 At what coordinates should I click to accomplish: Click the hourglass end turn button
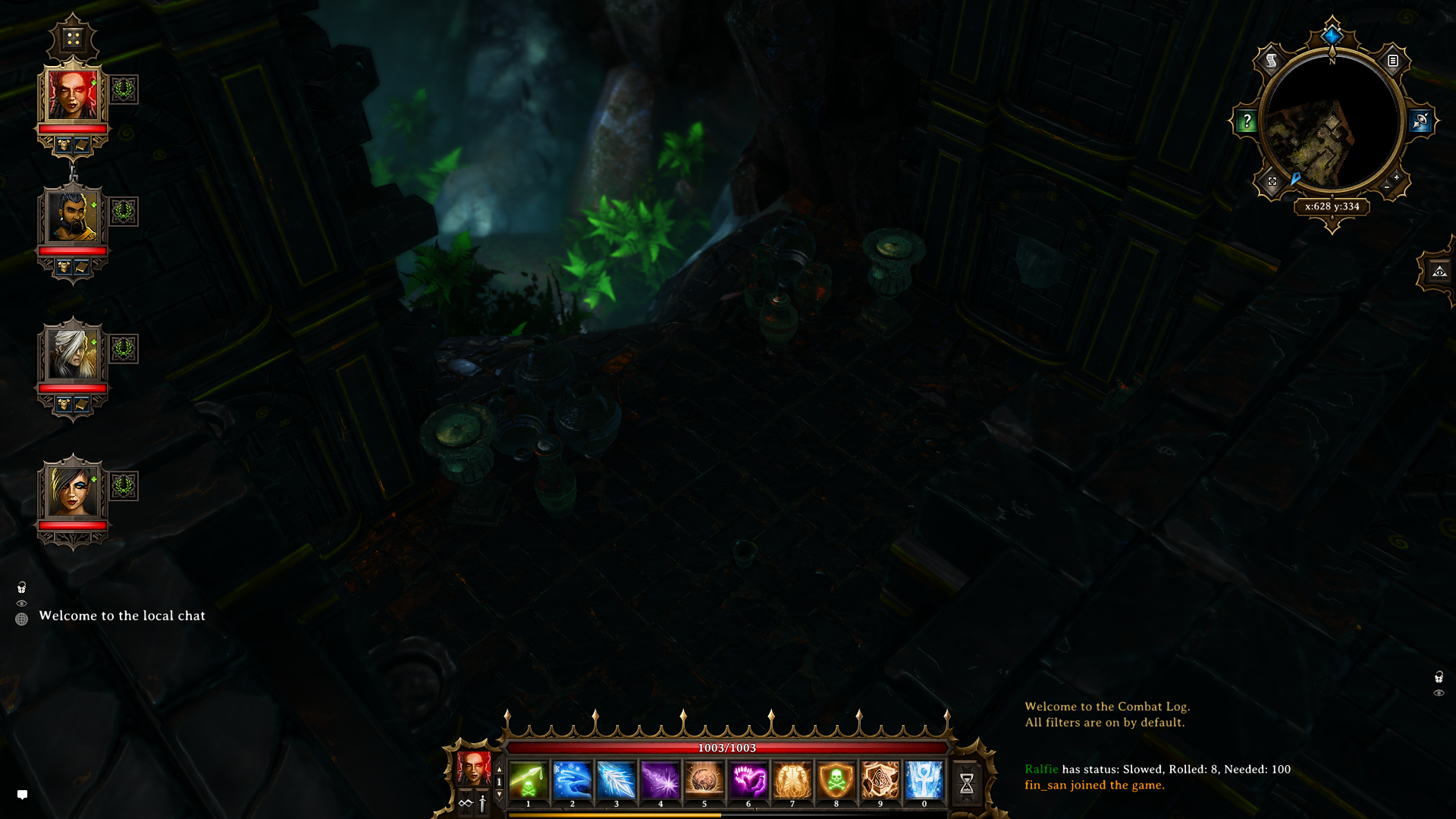click(966, 783)
